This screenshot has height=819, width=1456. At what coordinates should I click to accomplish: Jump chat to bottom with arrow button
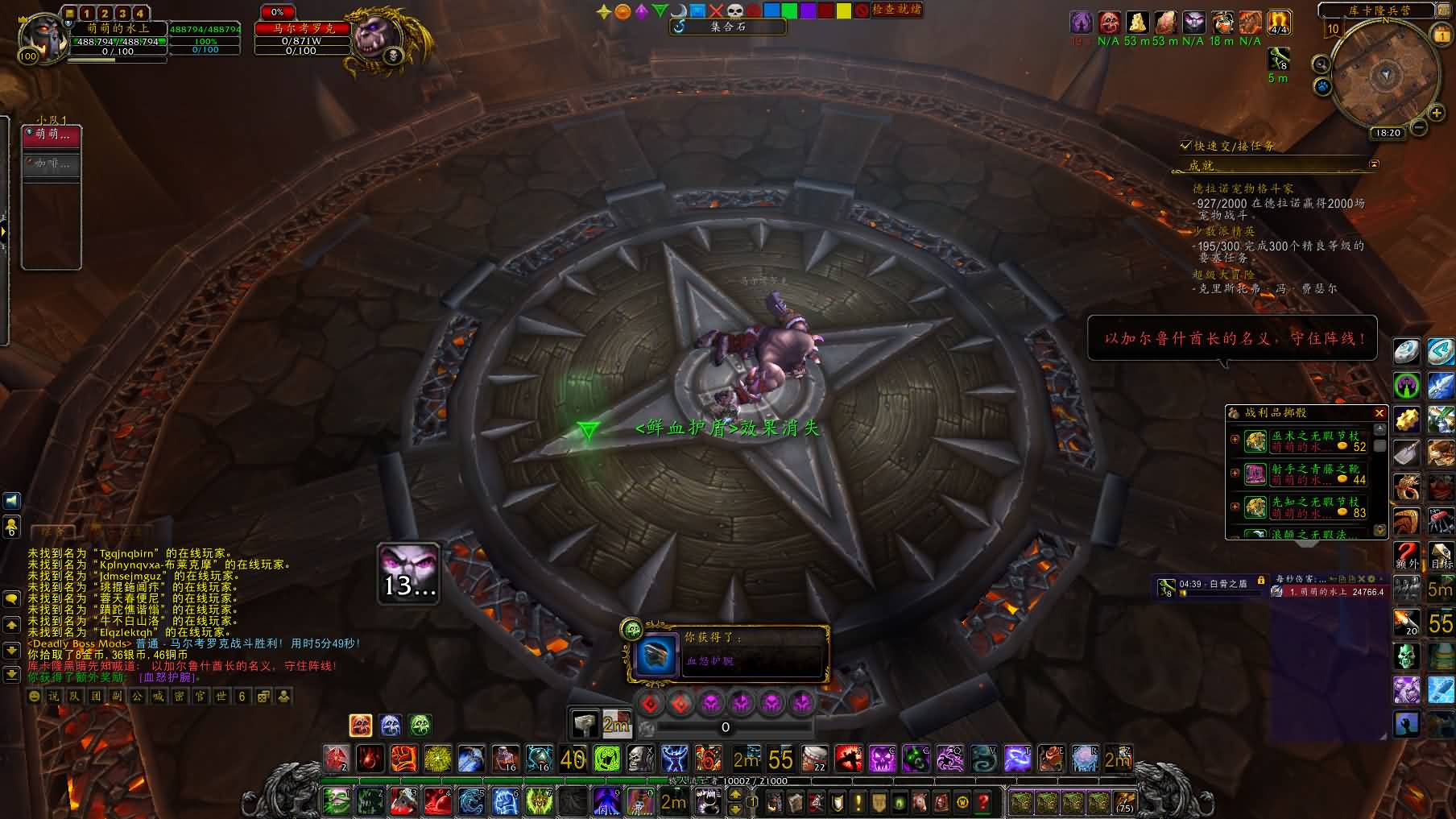click(11, 674)
